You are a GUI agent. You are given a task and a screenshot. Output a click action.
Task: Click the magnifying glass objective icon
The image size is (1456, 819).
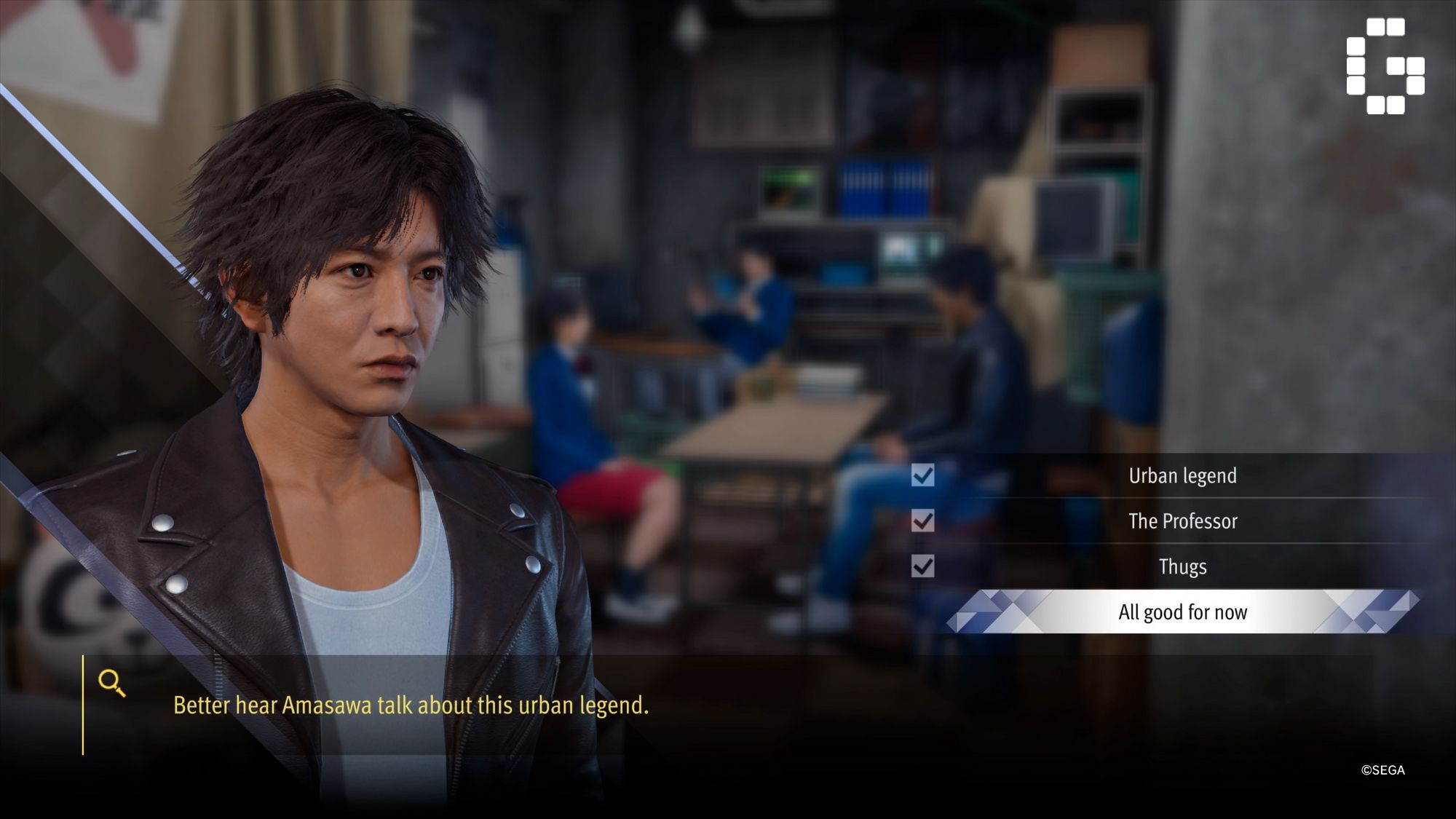coord(111,681)
